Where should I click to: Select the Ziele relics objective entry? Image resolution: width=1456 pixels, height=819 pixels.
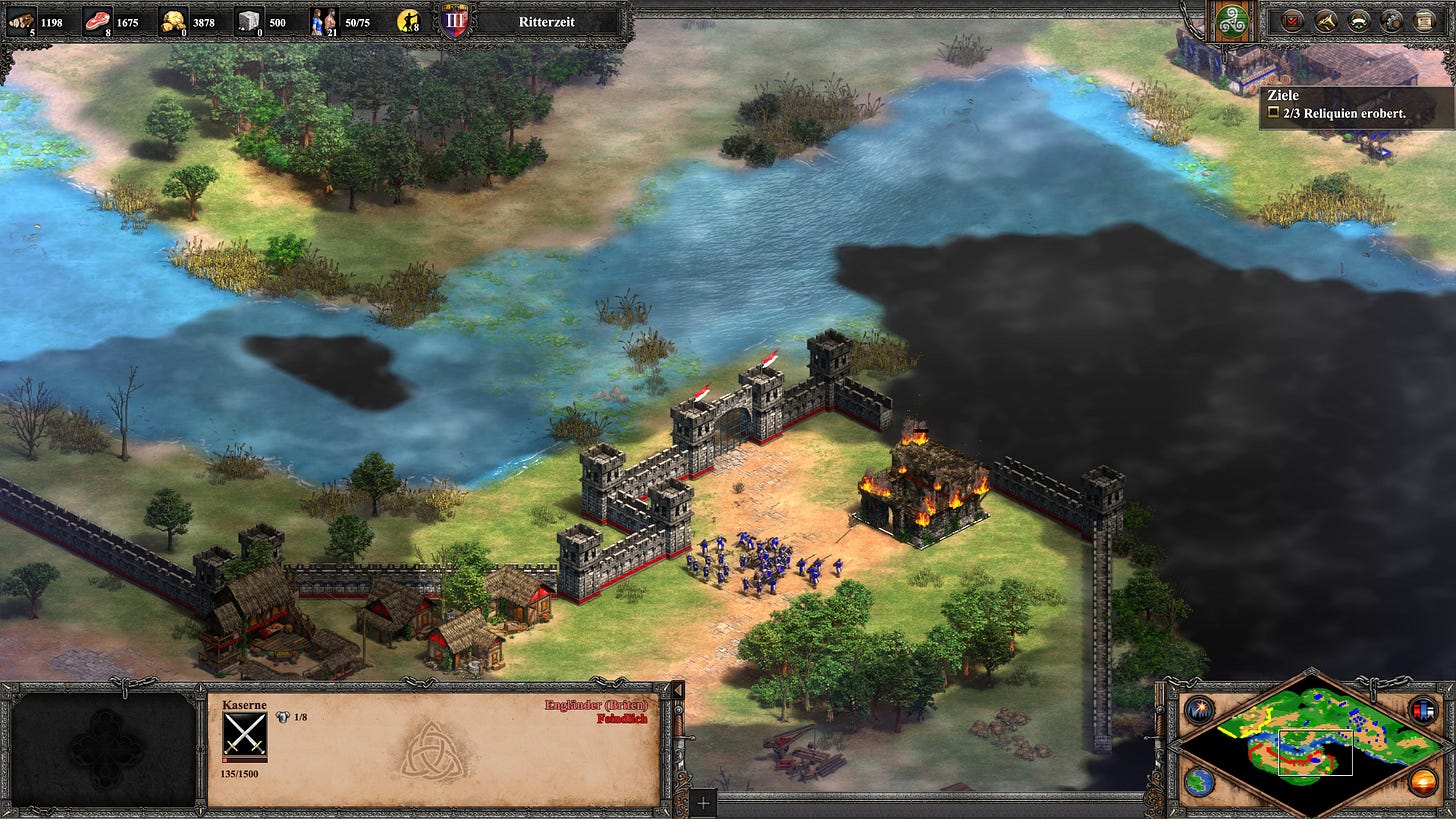[x=1340, y=113]
